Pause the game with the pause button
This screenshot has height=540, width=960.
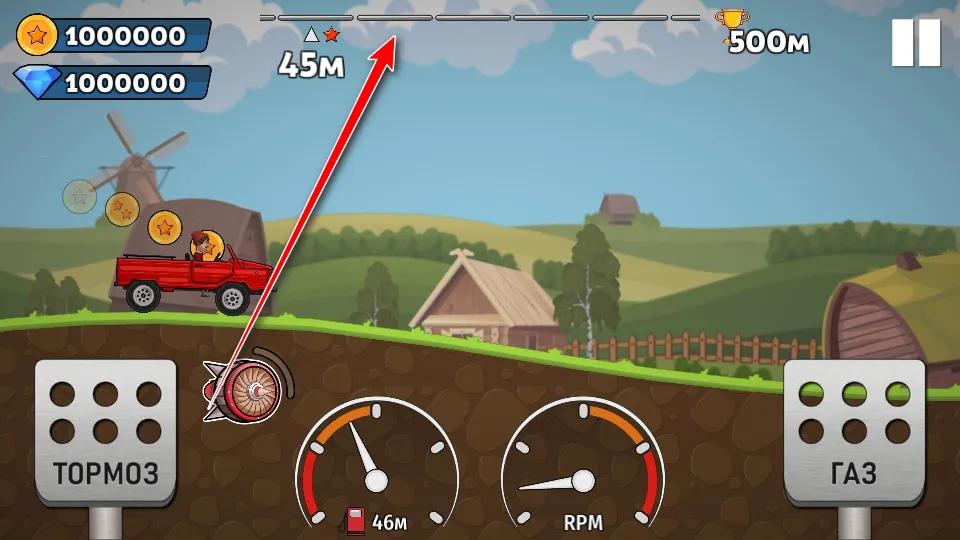pyautogui.click(x=915, y=43)
